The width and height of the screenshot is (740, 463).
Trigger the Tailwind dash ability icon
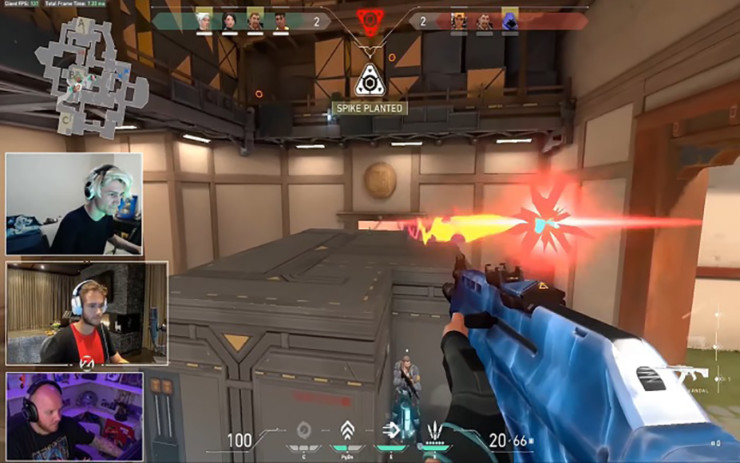click(389, 430)
